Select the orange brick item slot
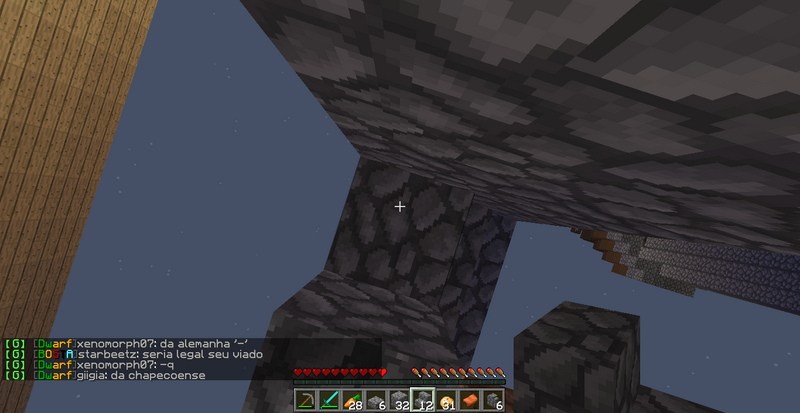Viewport: 800px width, 413px height. 470,401
